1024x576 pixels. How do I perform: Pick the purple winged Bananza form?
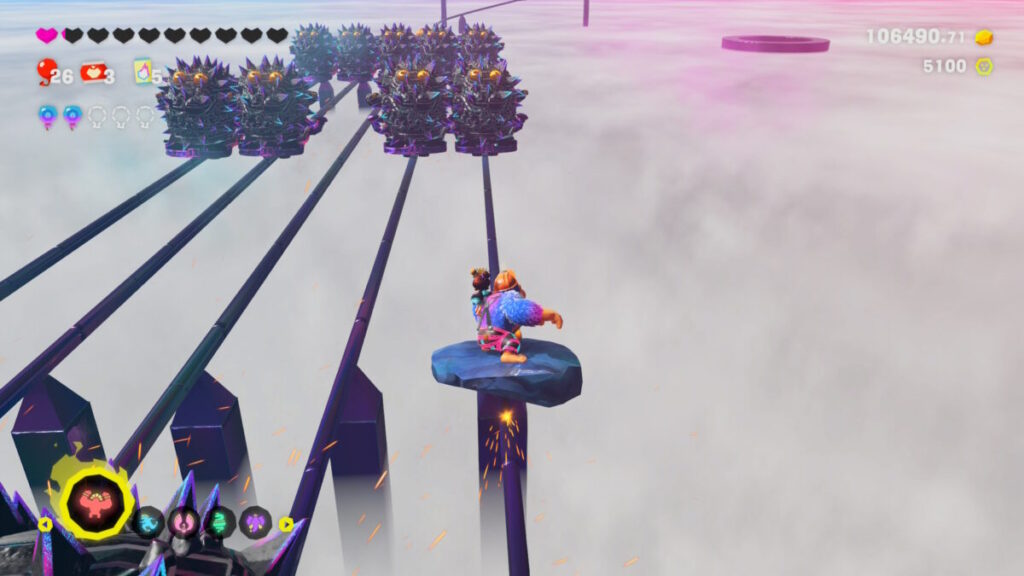point(256,522)
